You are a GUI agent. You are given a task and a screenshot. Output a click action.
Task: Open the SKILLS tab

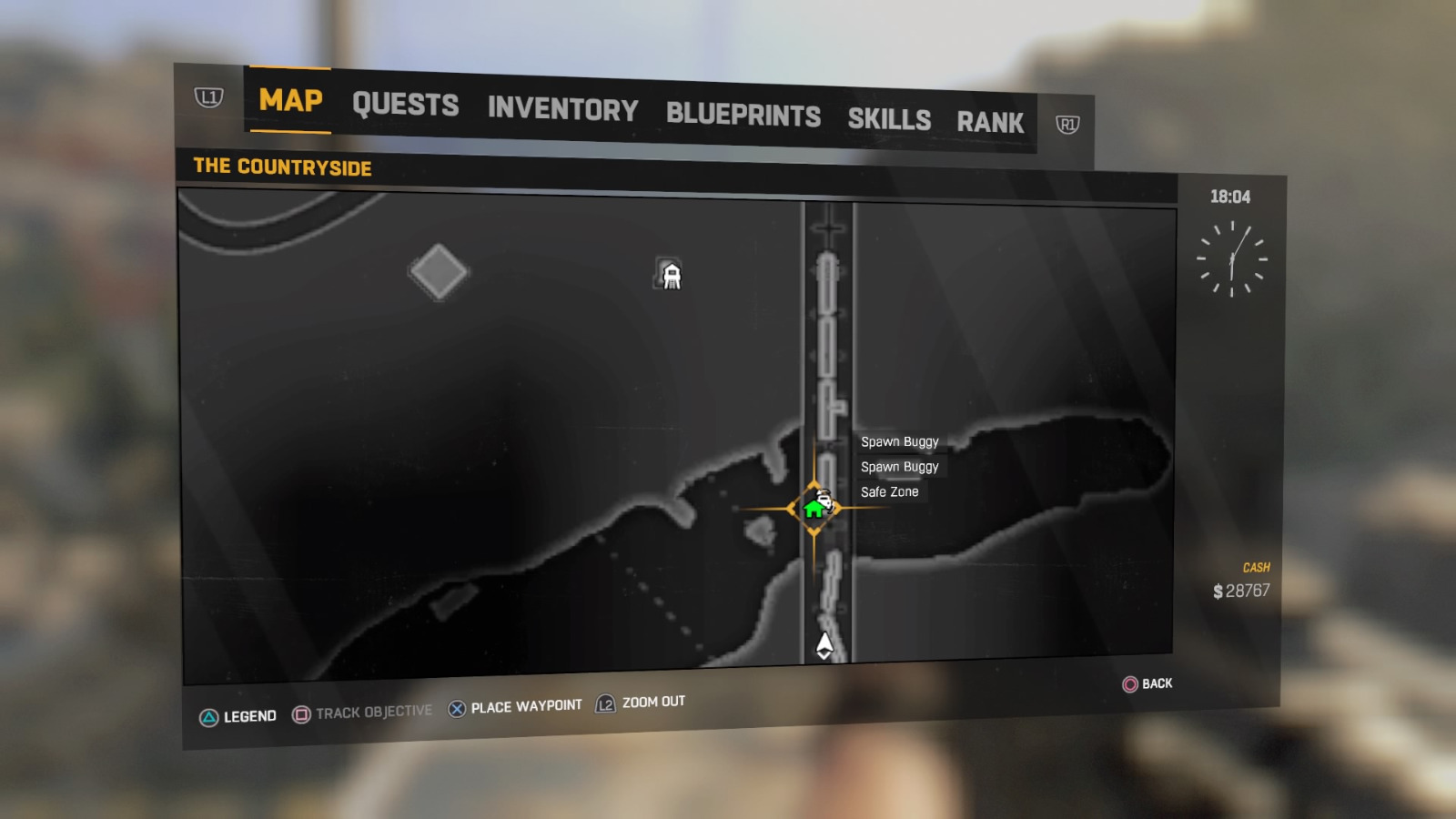pos(889,119)
